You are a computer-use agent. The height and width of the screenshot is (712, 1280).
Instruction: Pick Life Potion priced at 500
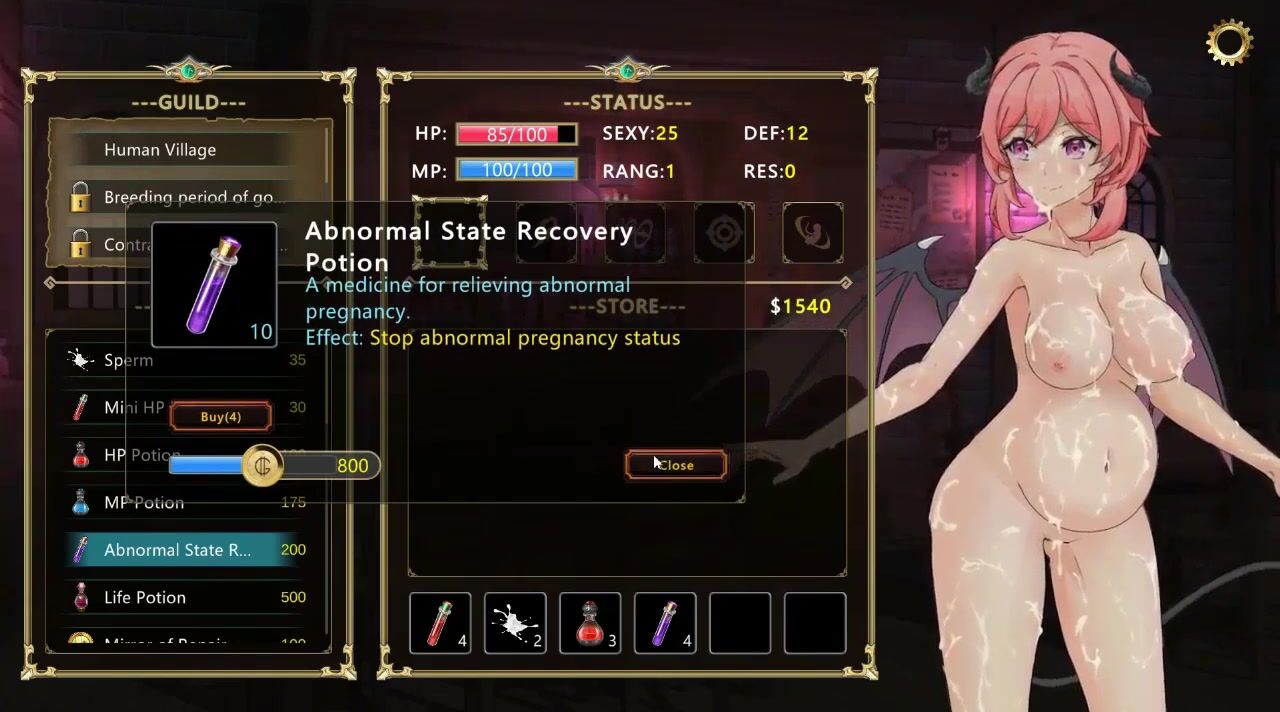(x=145, y=597)
